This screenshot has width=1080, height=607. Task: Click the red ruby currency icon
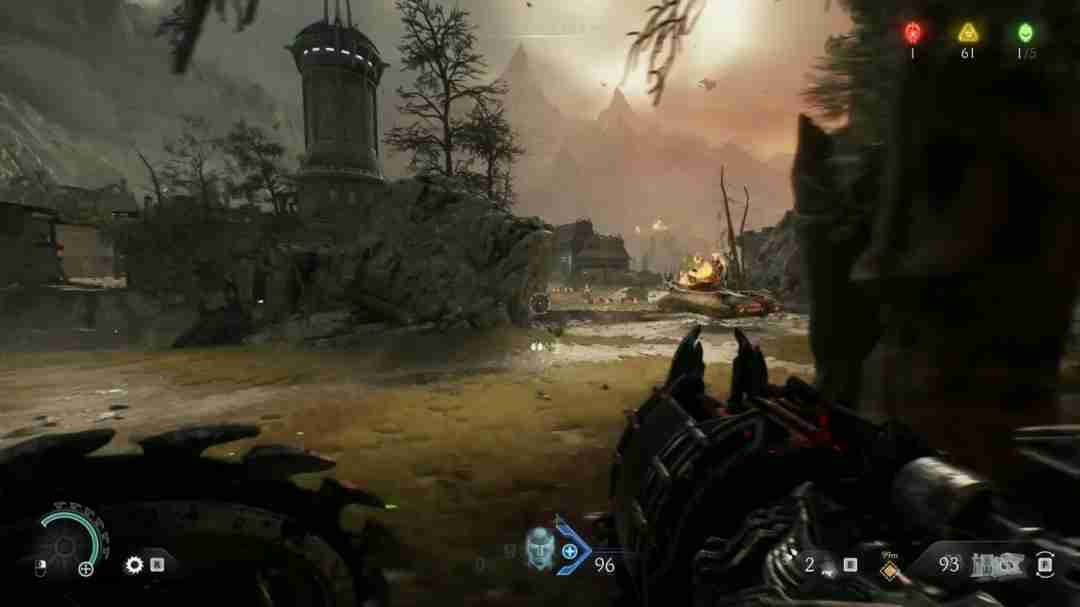point(912,32)
